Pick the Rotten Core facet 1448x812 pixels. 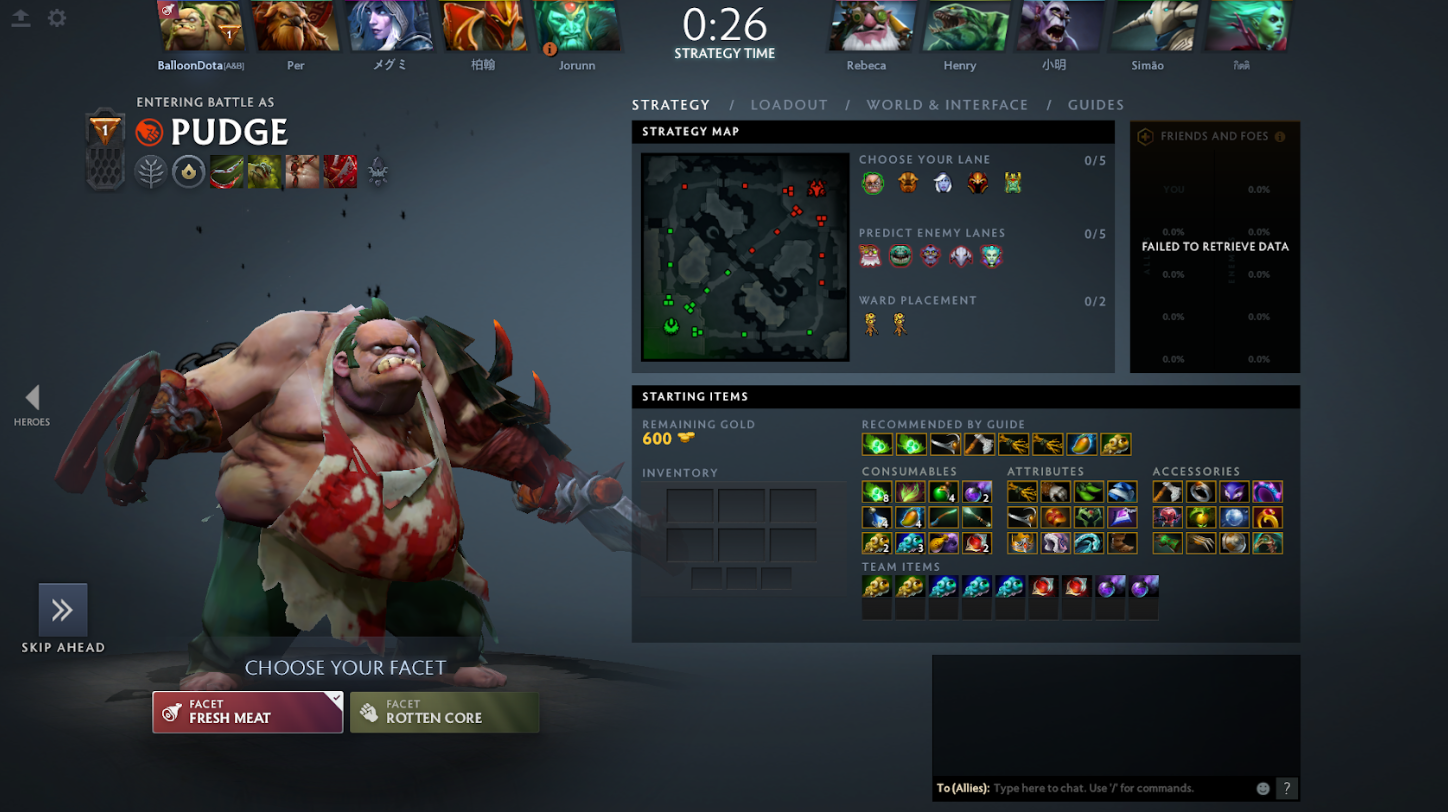click(x=445, y=712)
